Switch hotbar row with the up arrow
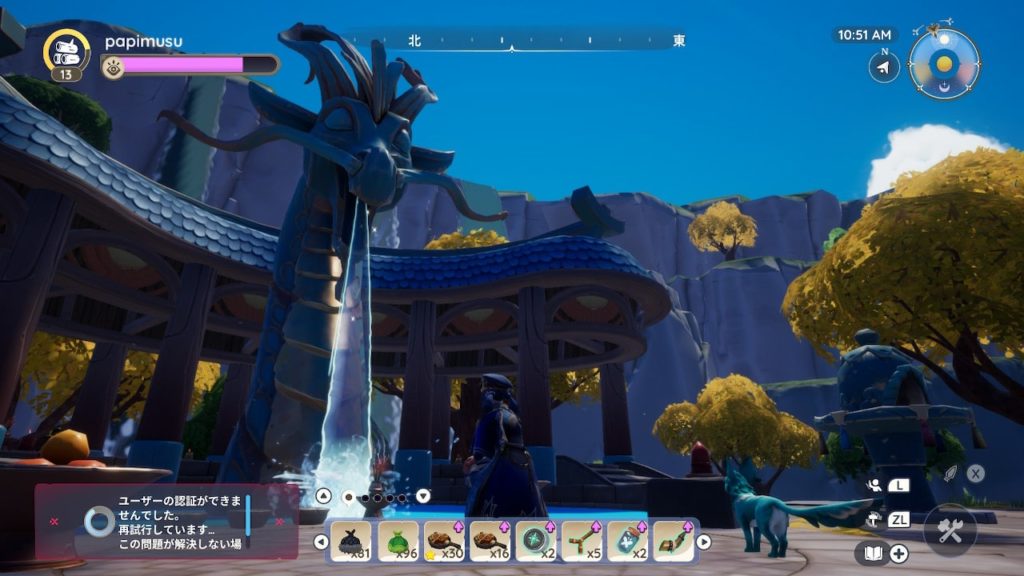The height and width of the screenshot is (576, 1024). pyautogui.click(x=323, y=495)
